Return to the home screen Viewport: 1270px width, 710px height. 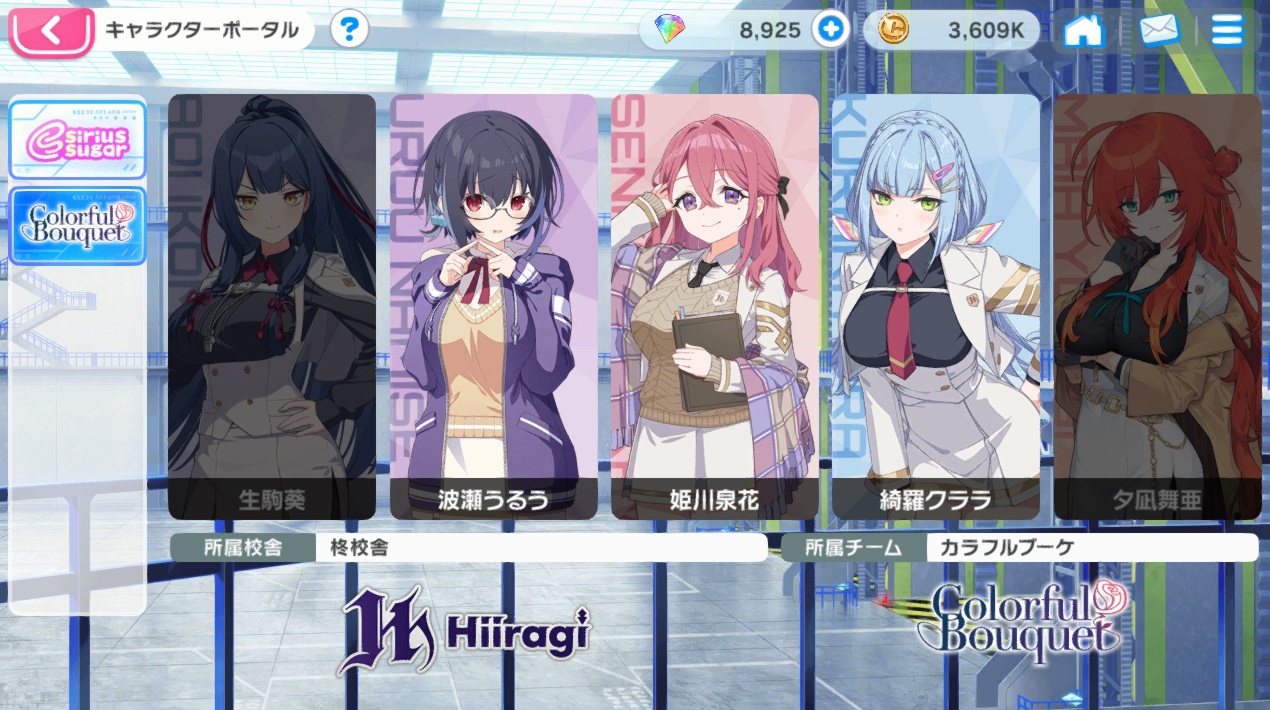click(1083, 31)
